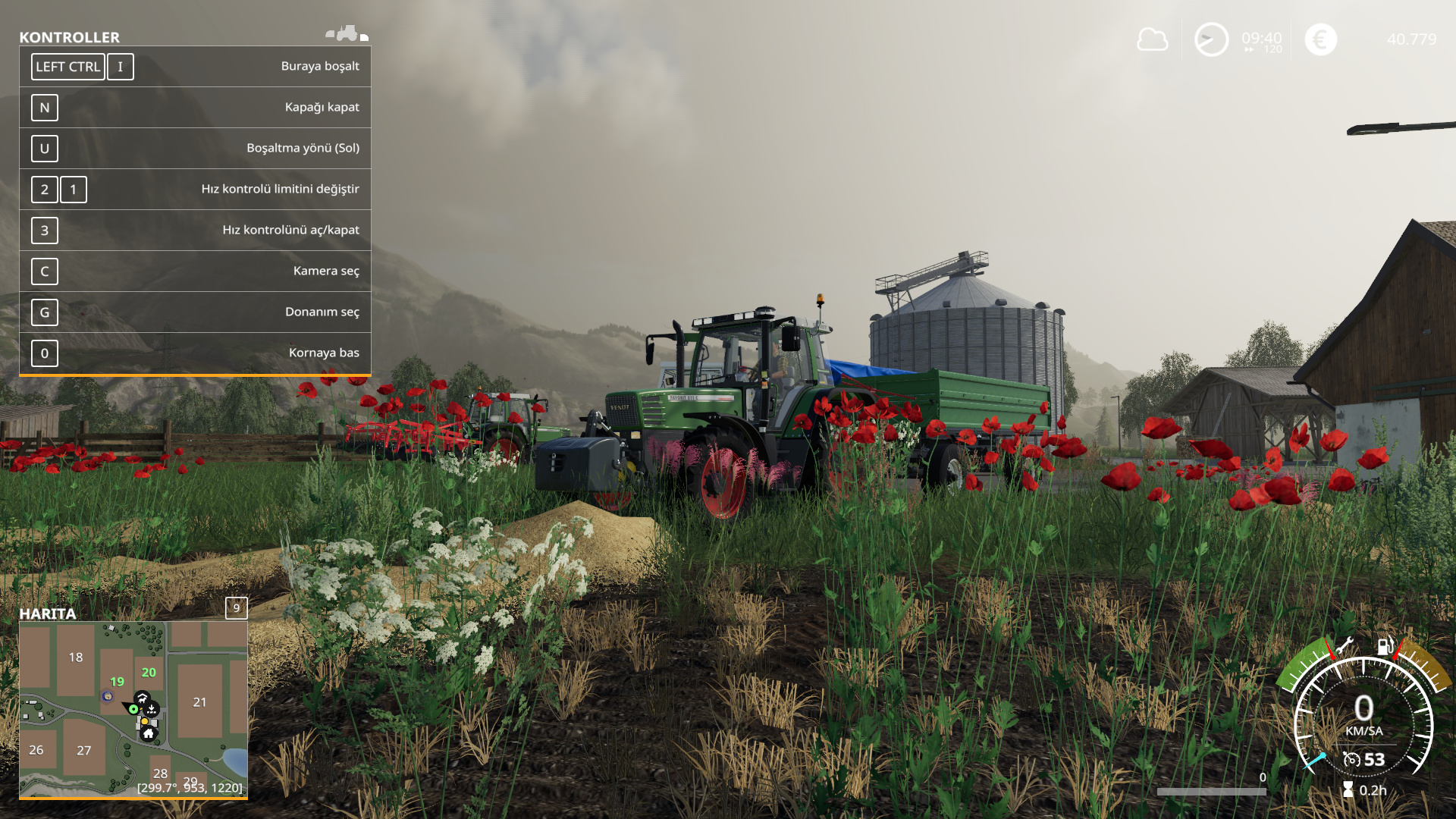Viewport: 1456px width, 819px height.
Task: Select field 18 on the minimap
Action: pos(76,657)
